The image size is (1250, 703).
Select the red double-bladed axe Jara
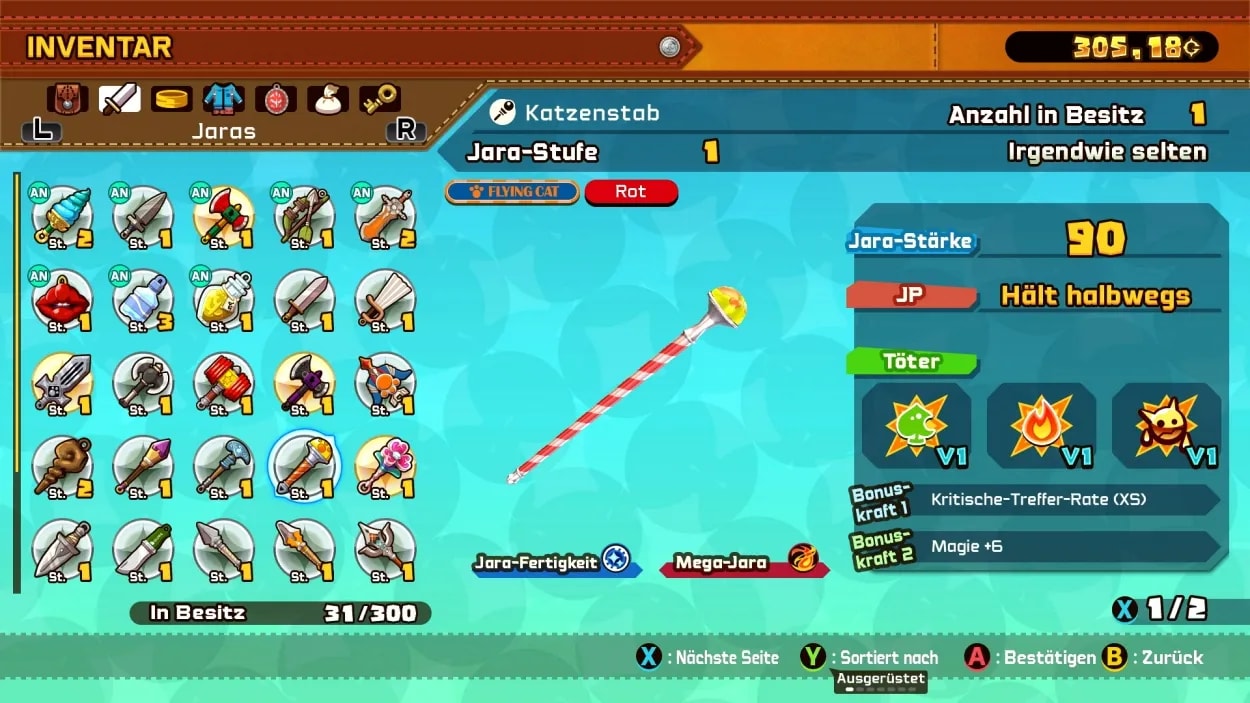pos(224,216)
